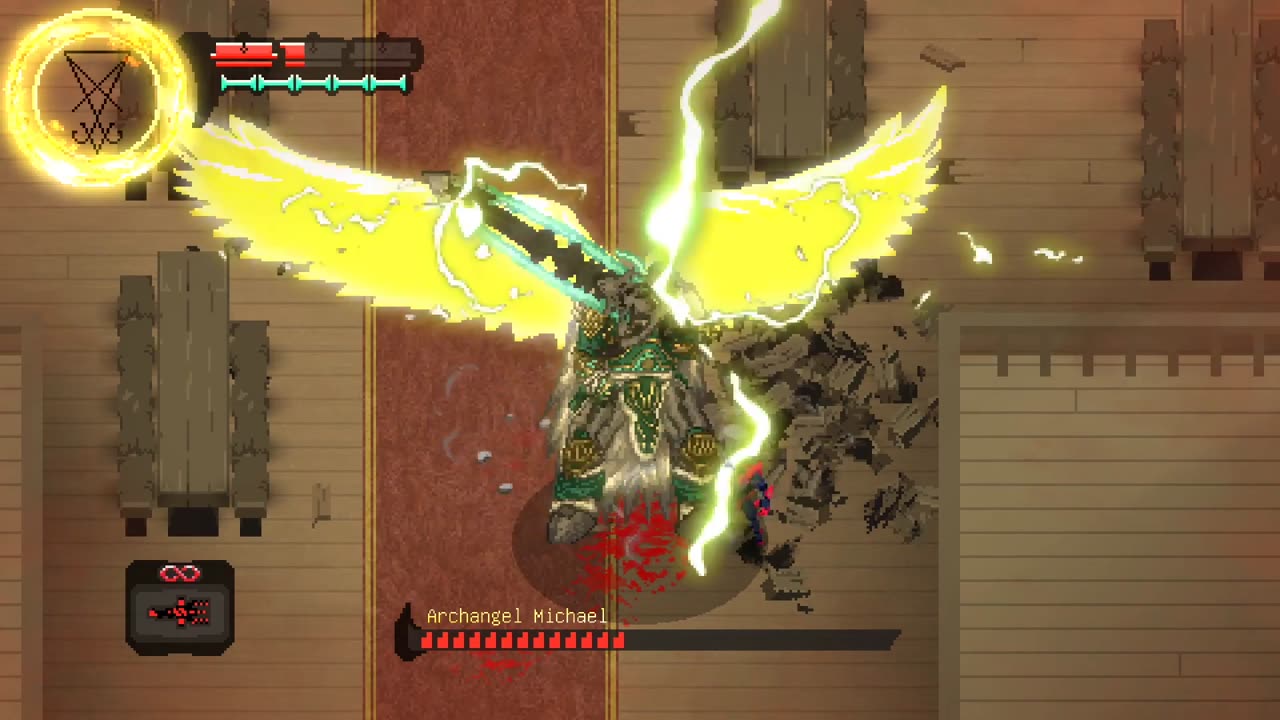Click the glowing sigil ability emblem
1280x720 pixels.
(97, 97)
